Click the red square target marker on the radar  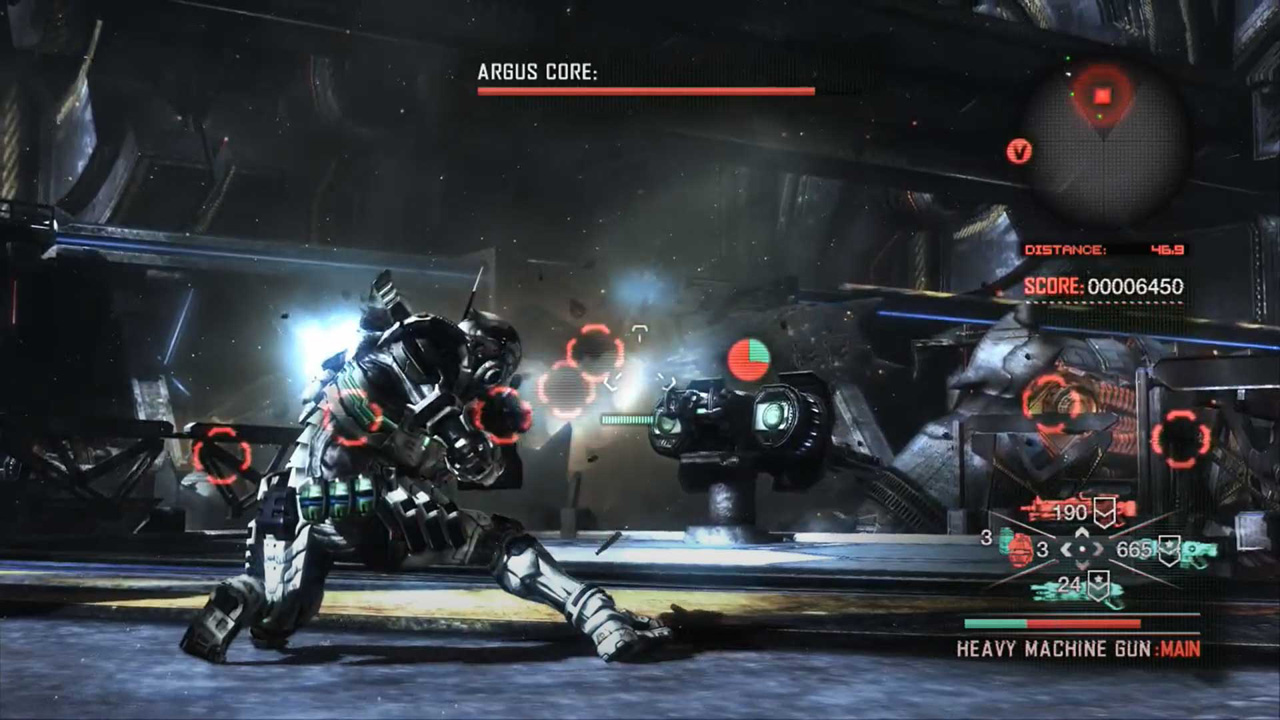(x=1102, y=96)
